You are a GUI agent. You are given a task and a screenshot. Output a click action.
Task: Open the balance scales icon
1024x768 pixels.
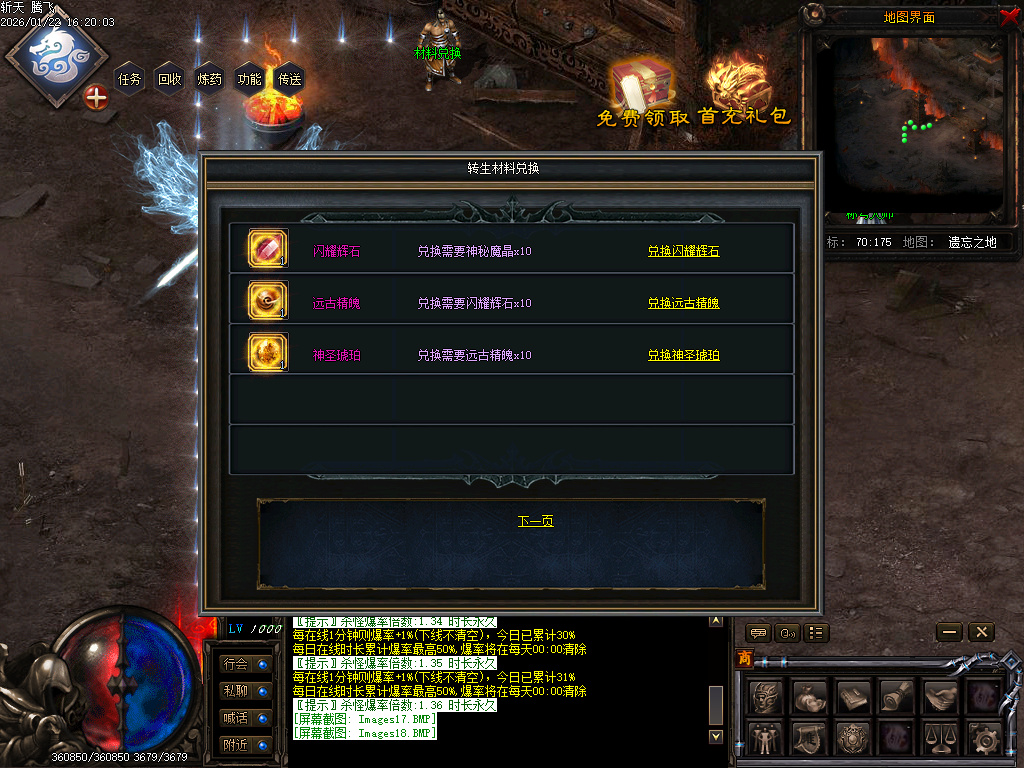pyautogui.click(x=940, y=738)
